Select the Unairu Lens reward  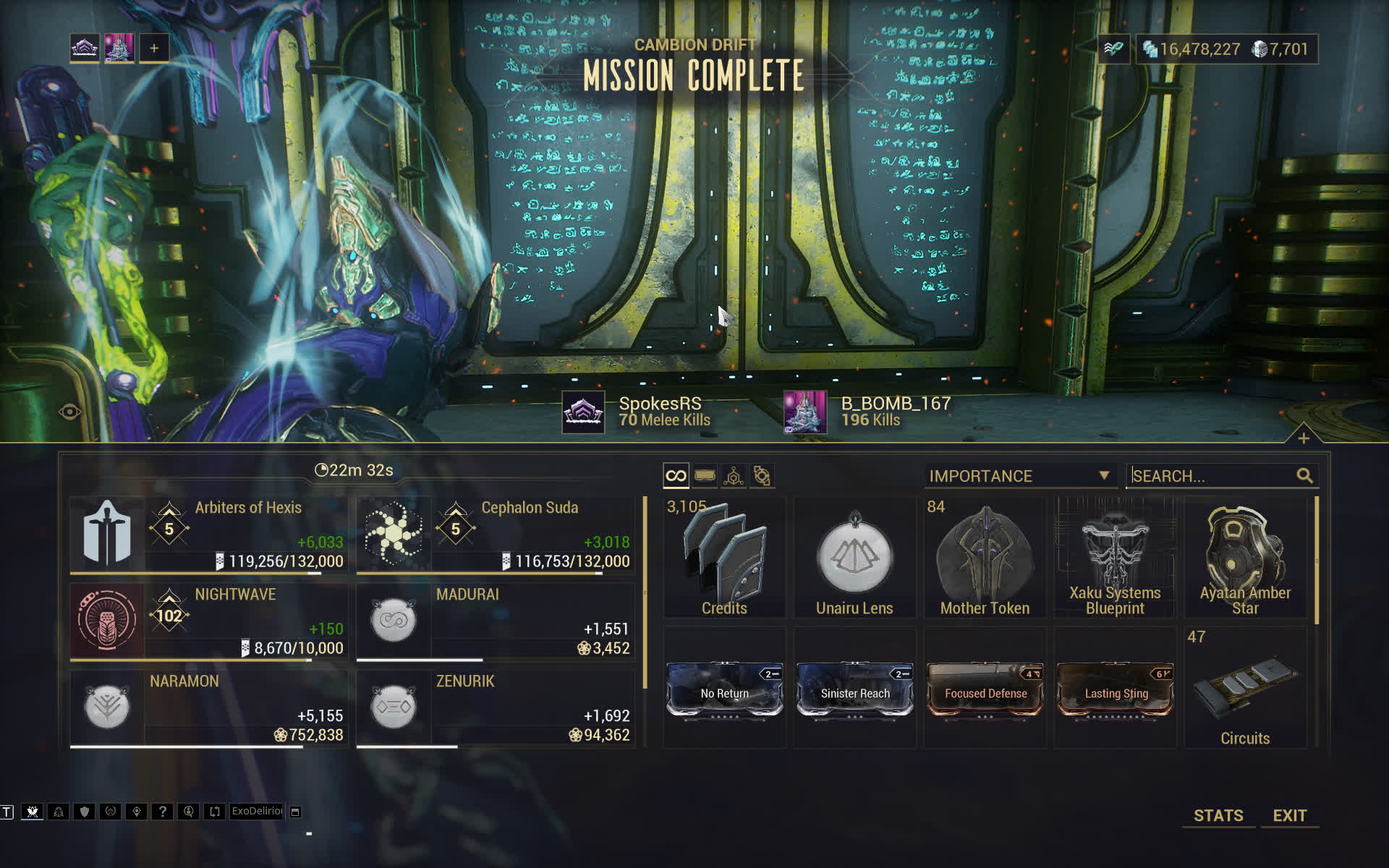(854, 557)
